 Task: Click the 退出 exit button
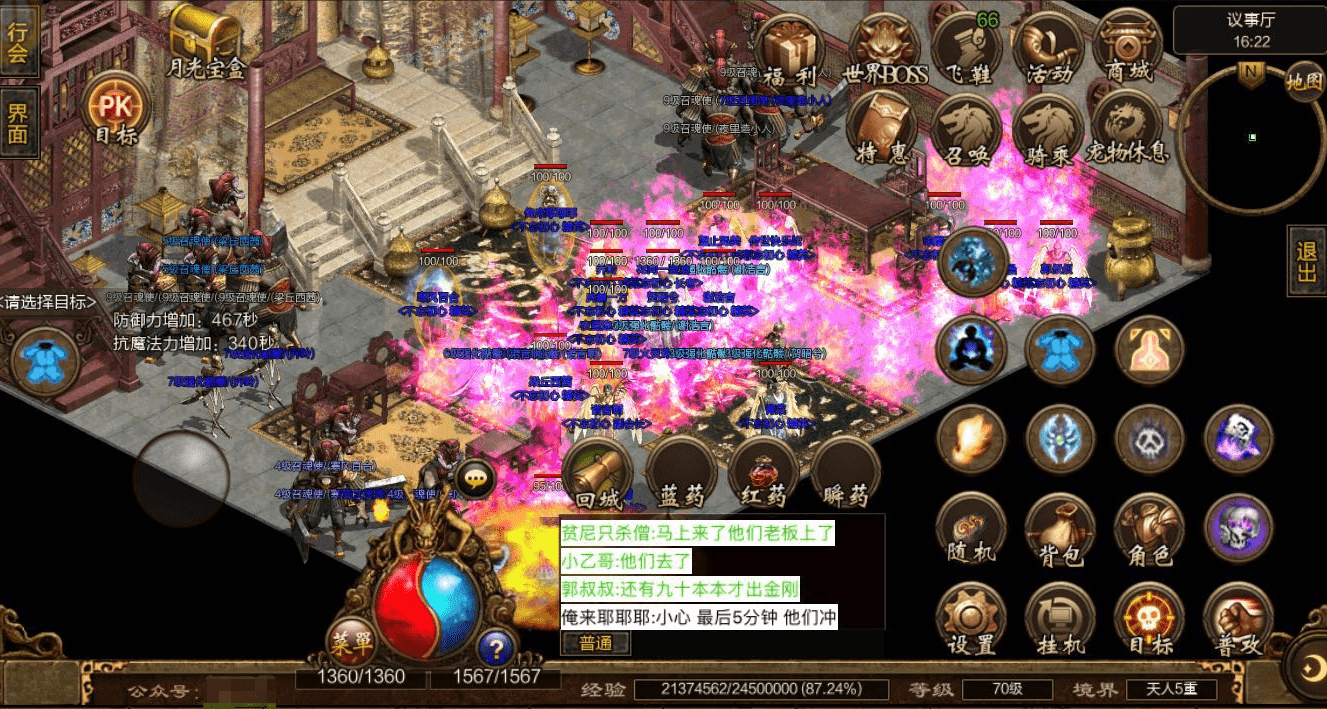(x=1306, y=260)
